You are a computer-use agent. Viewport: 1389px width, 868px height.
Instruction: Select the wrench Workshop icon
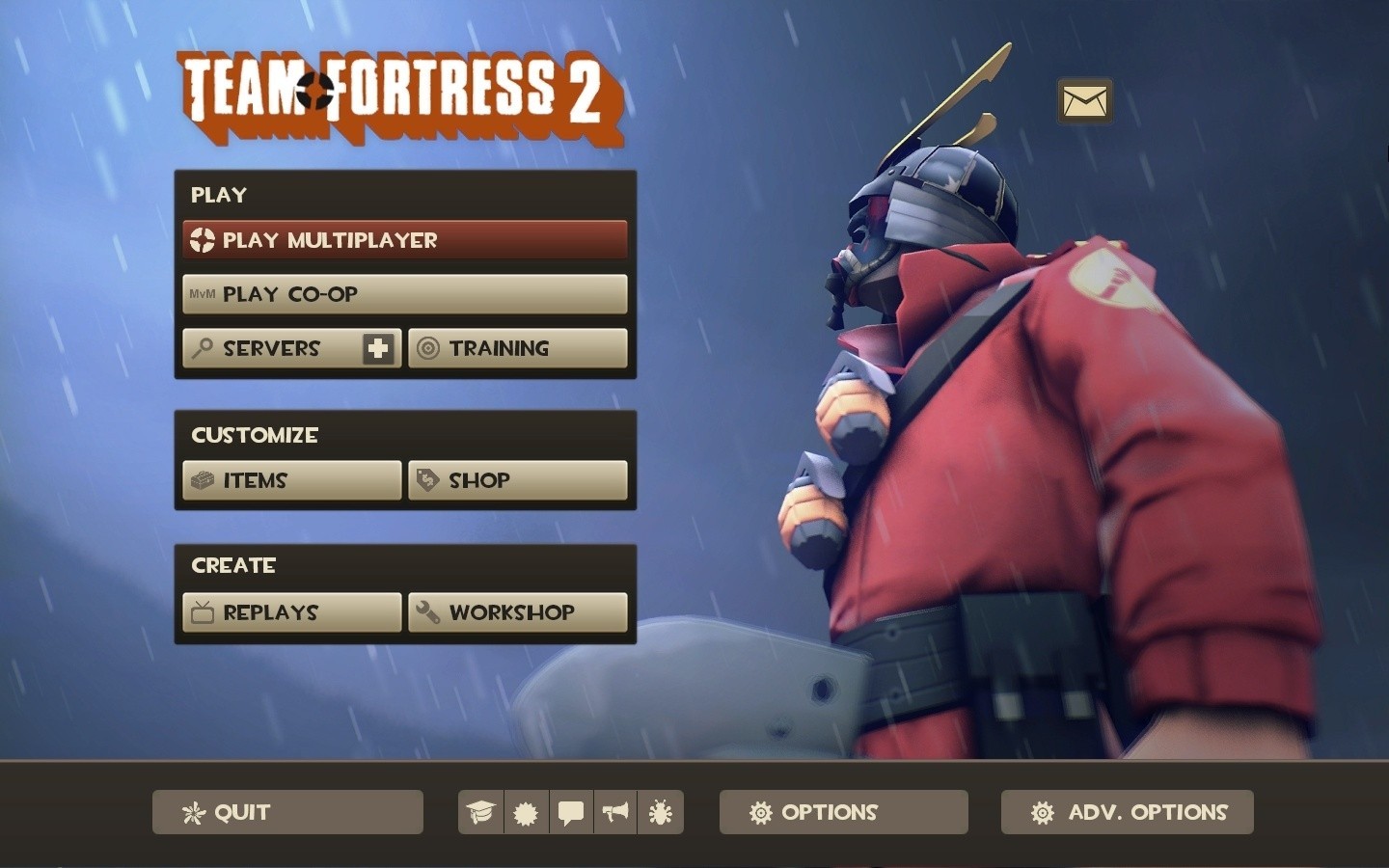point(425,611)
